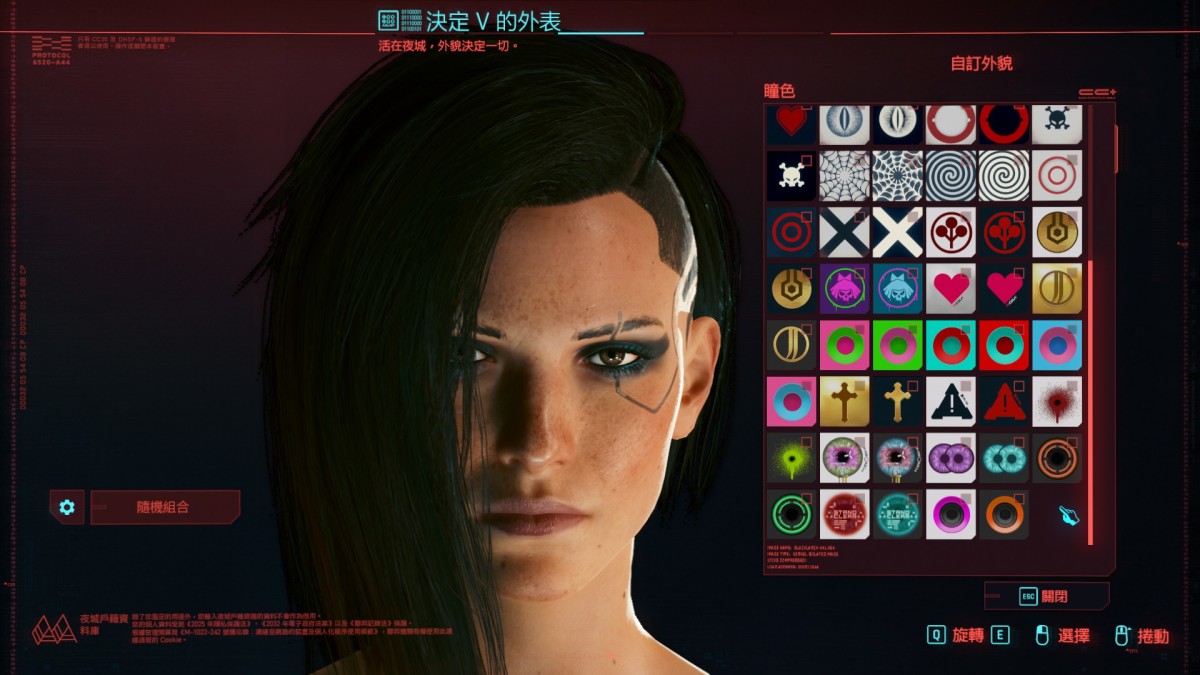Pick the double purple iris swatch
Viewport: 1200px width, 675px height.
coord(951,457)
